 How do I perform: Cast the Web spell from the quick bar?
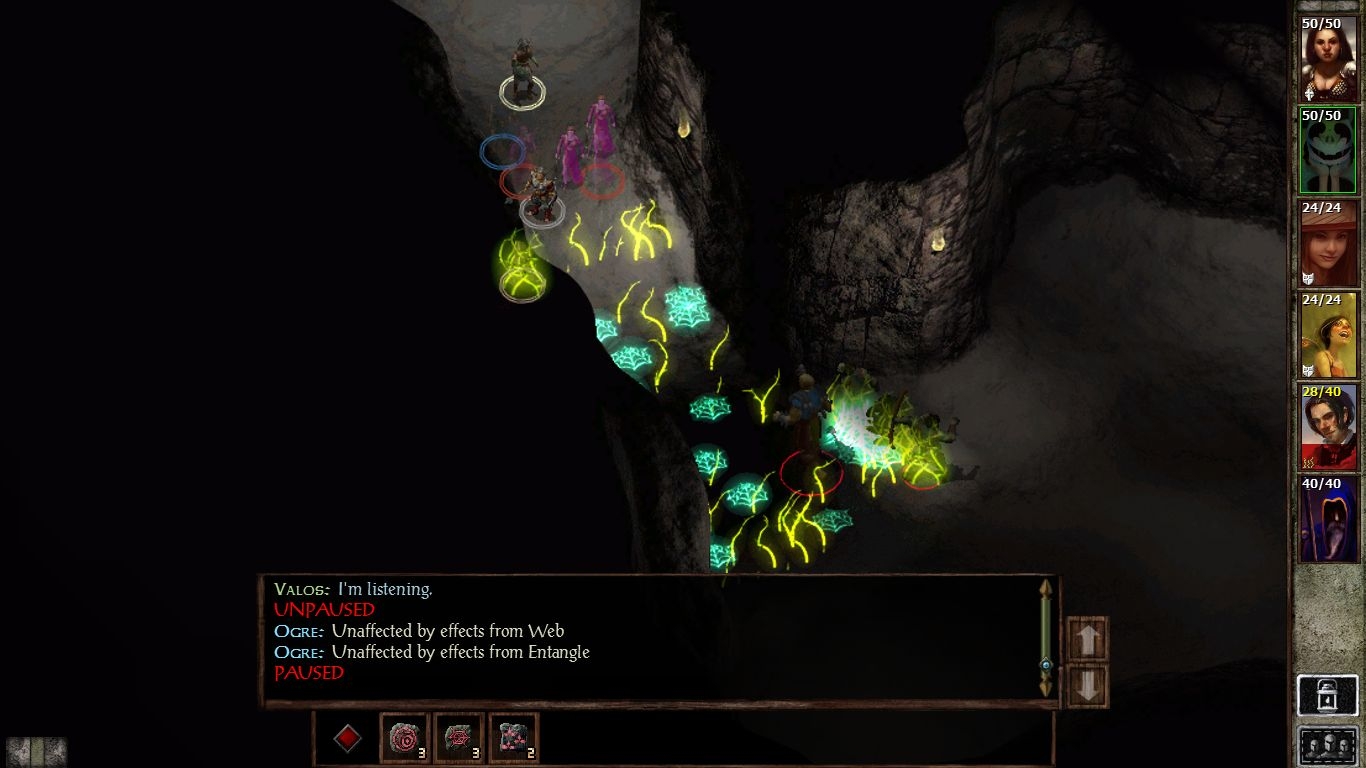point(459,738)
